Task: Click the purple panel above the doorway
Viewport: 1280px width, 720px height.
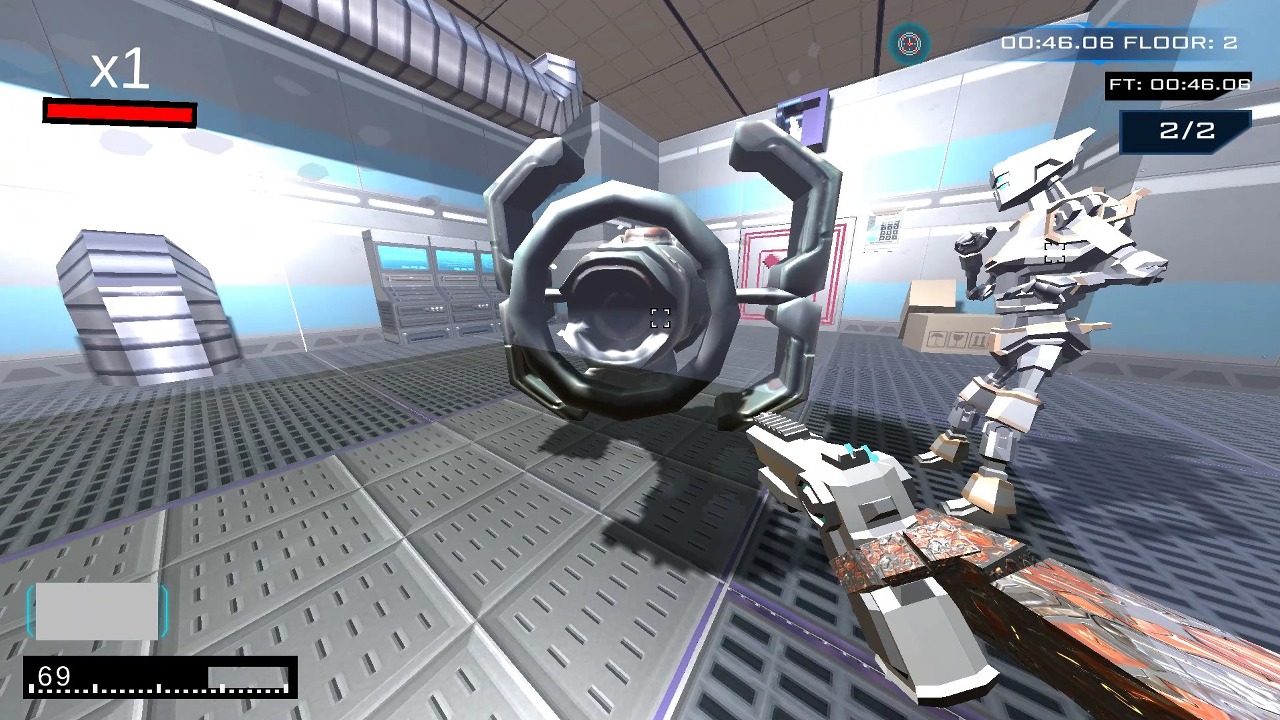Action: (x=801, y=117)
